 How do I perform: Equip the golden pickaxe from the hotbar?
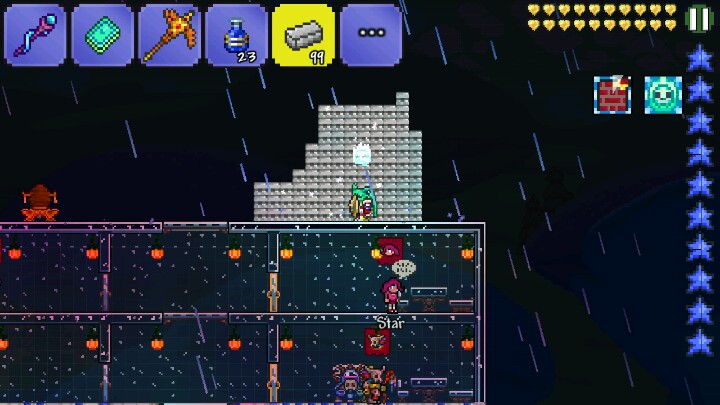point(169,35)
